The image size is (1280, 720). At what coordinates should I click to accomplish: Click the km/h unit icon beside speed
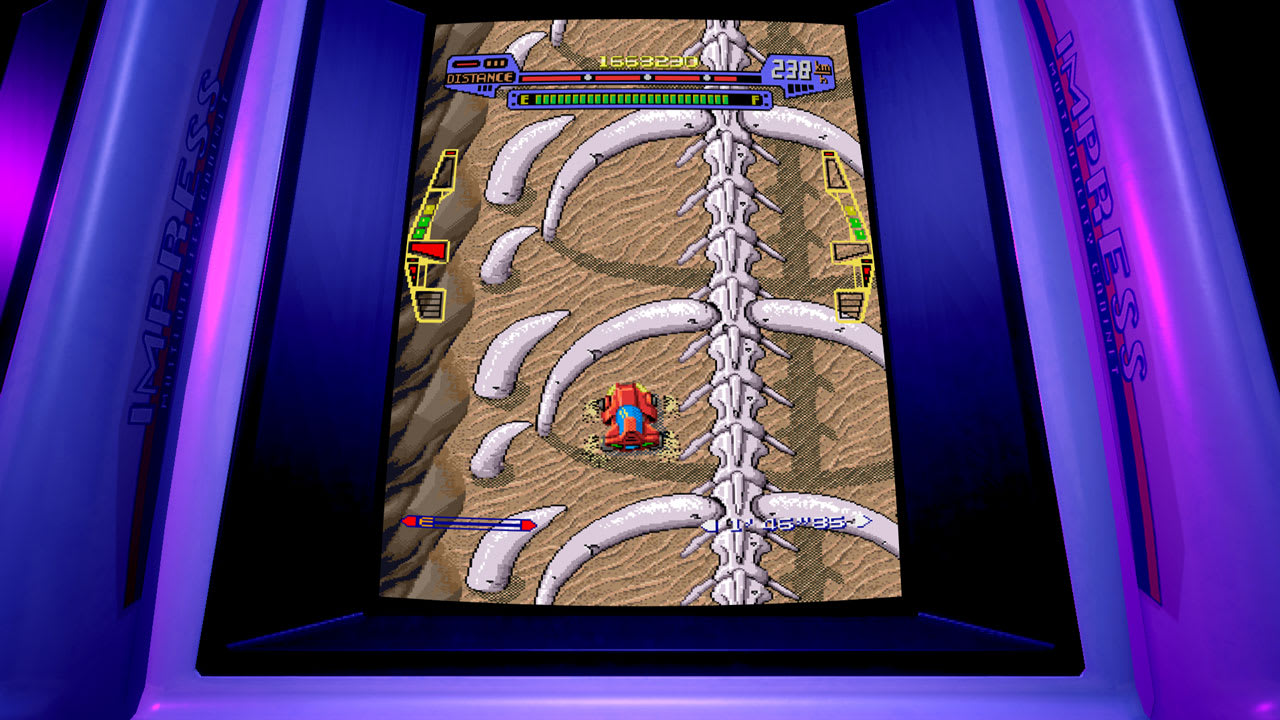(x=823, y=71)
